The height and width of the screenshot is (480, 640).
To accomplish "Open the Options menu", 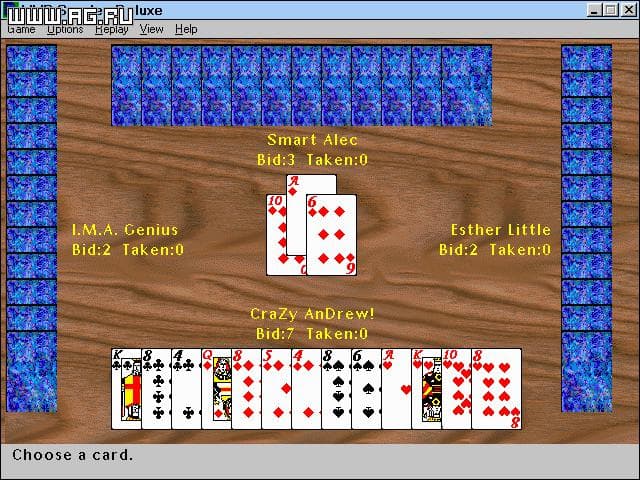I will [65, 29].
